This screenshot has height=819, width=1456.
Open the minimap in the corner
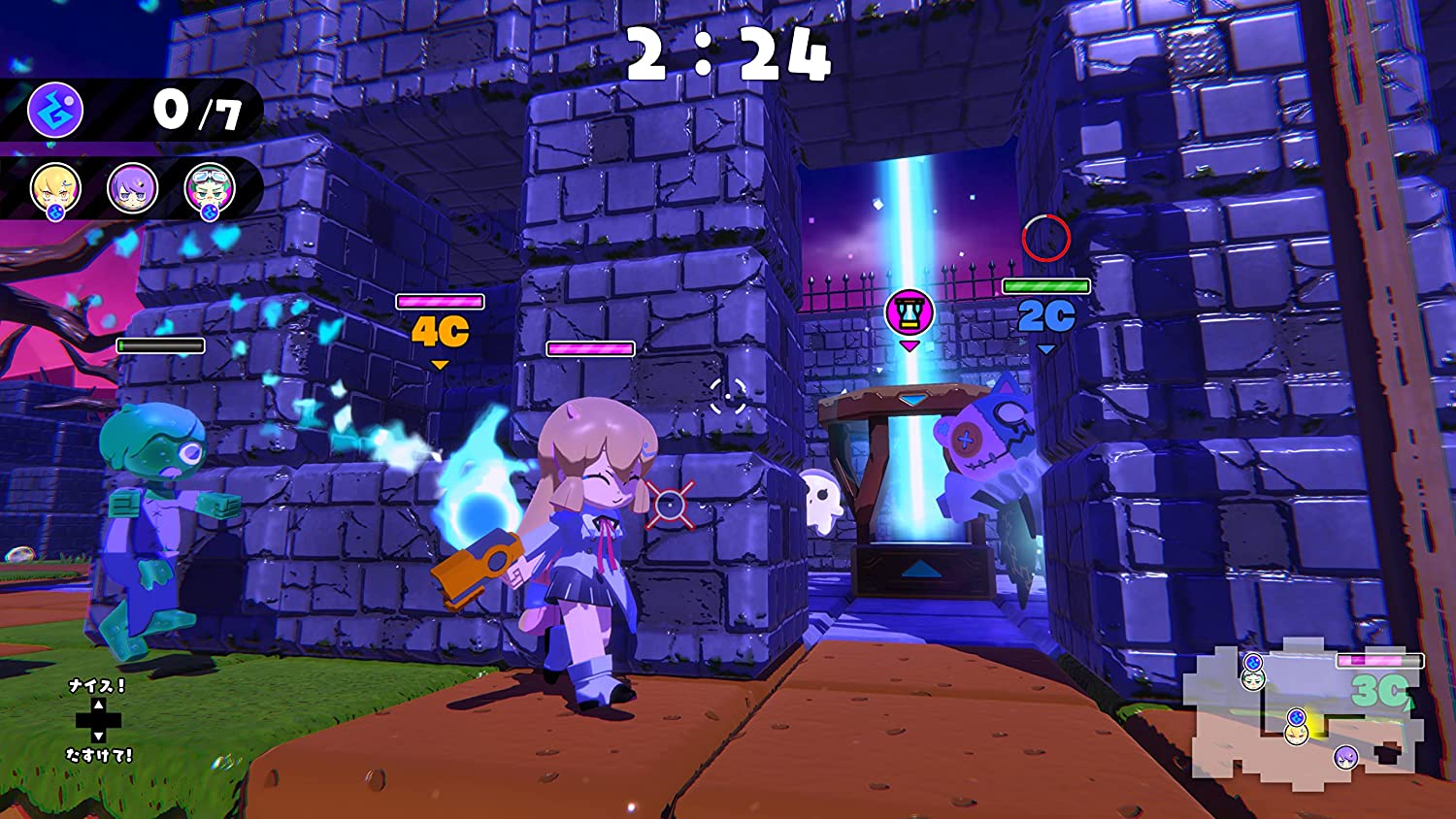click(x=1301, y=713)
